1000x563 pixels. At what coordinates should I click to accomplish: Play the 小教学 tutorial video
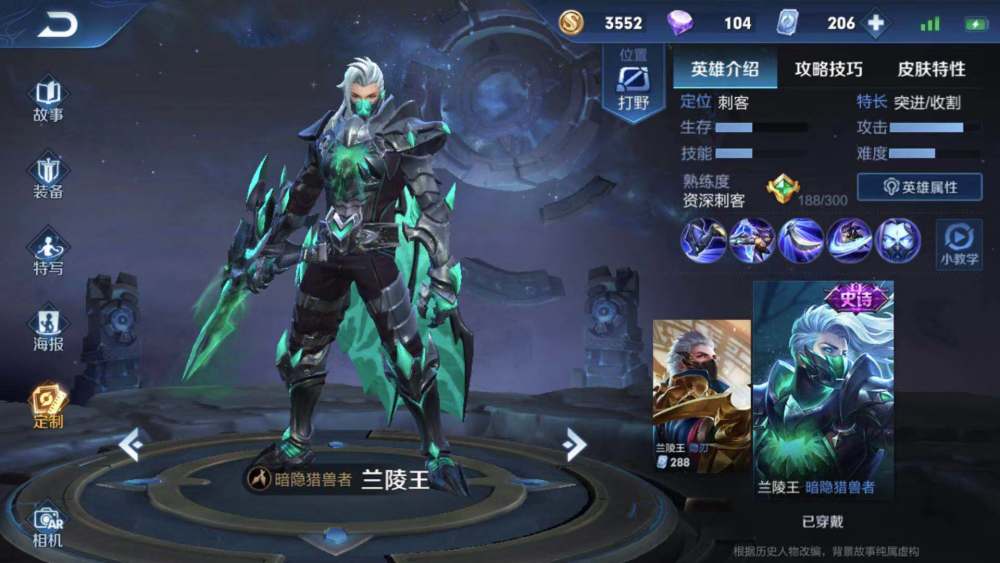click(x=958, y=243)
